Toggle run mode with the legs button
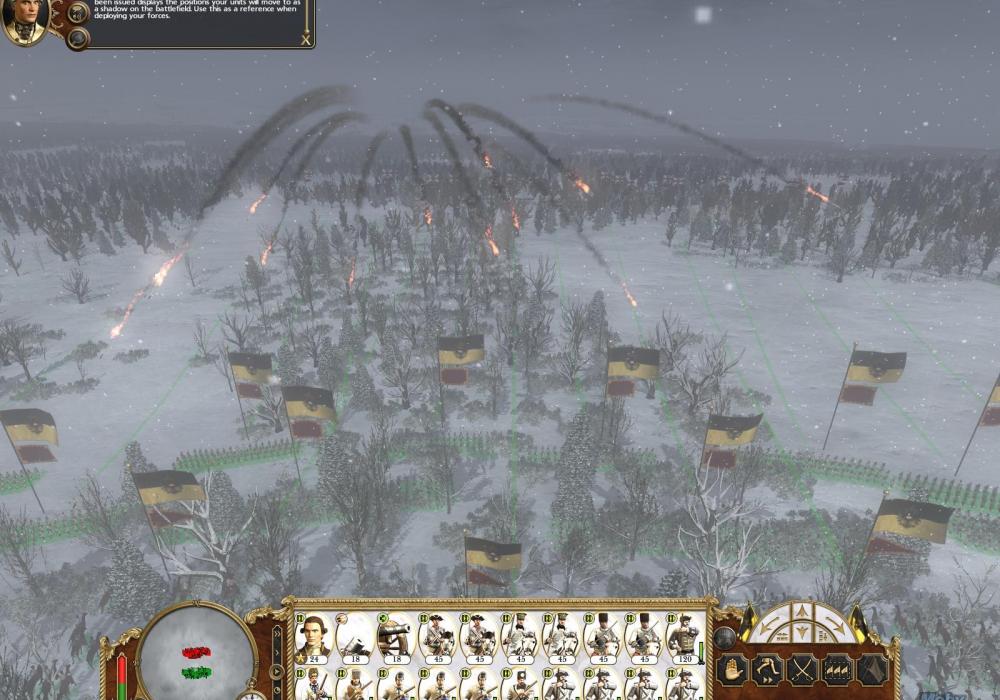Image resolution: width=1000 pixels, height=700 pixels. click(768, 668)
